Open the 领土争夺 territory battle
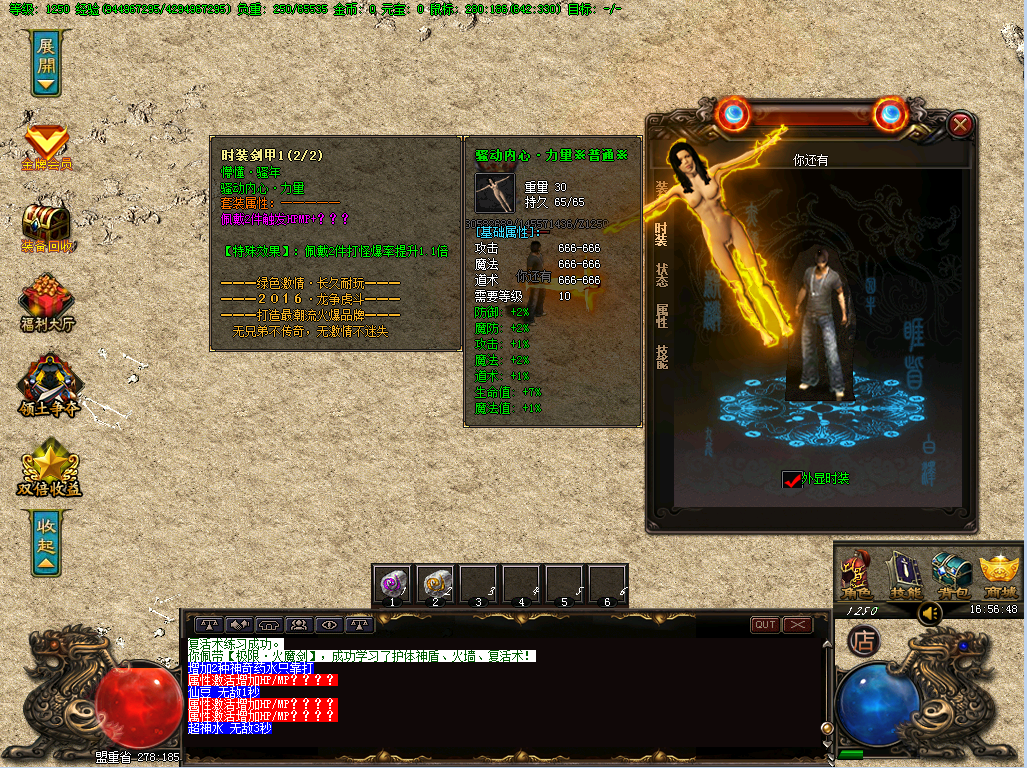Image resolution: width=1027 pixels, height=768 pixels. pyautogui.click(x=47, y=385)
